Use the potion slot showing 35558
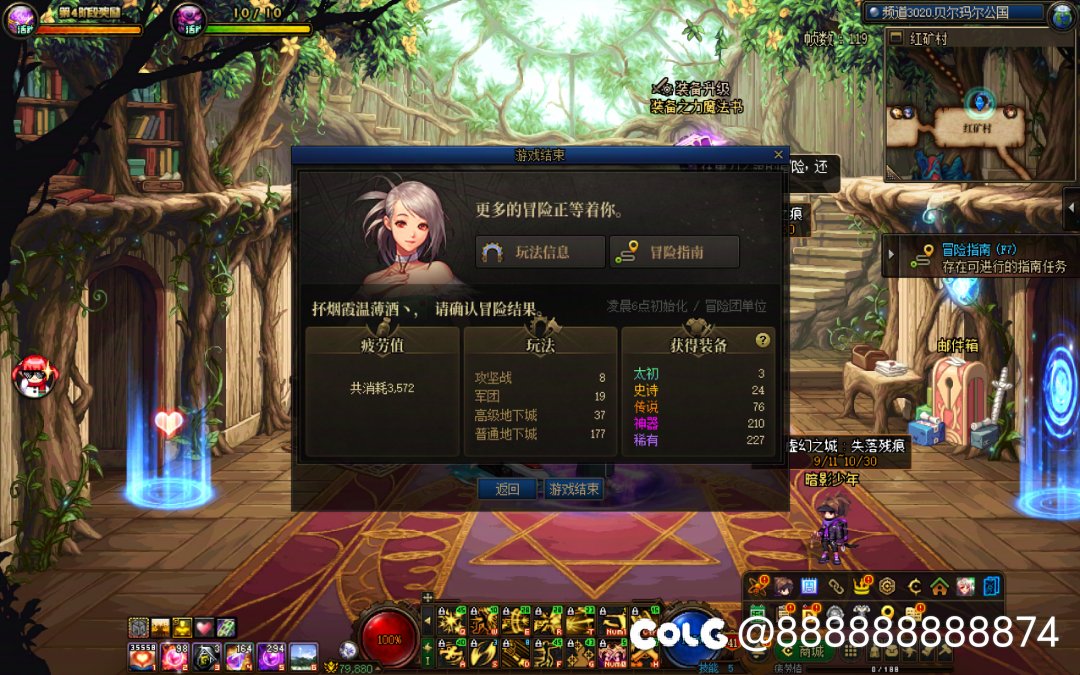 click(x=142, y=657)
